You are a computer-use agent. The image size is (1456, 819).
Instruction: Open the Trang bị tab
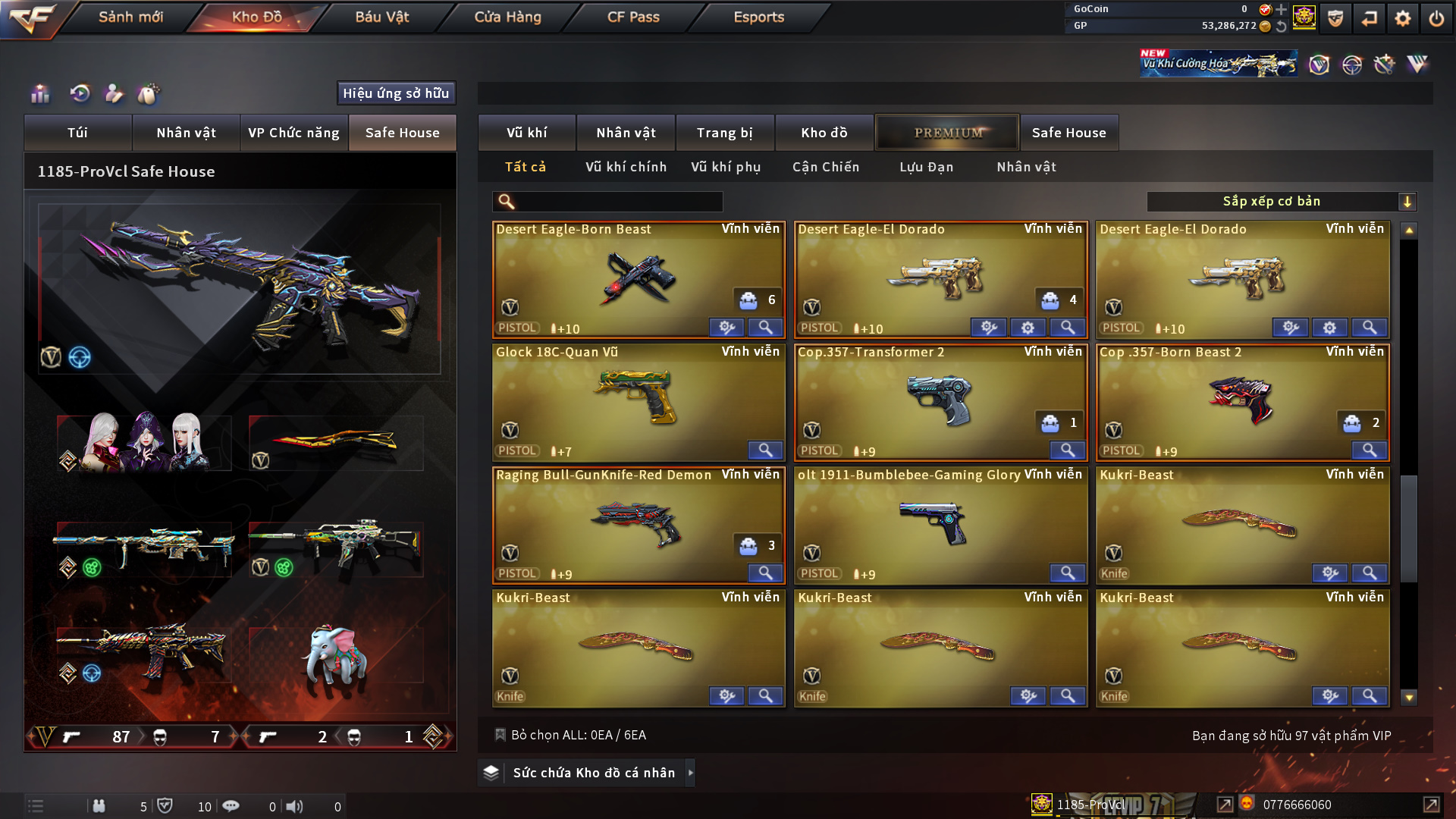tap(724, 133)
